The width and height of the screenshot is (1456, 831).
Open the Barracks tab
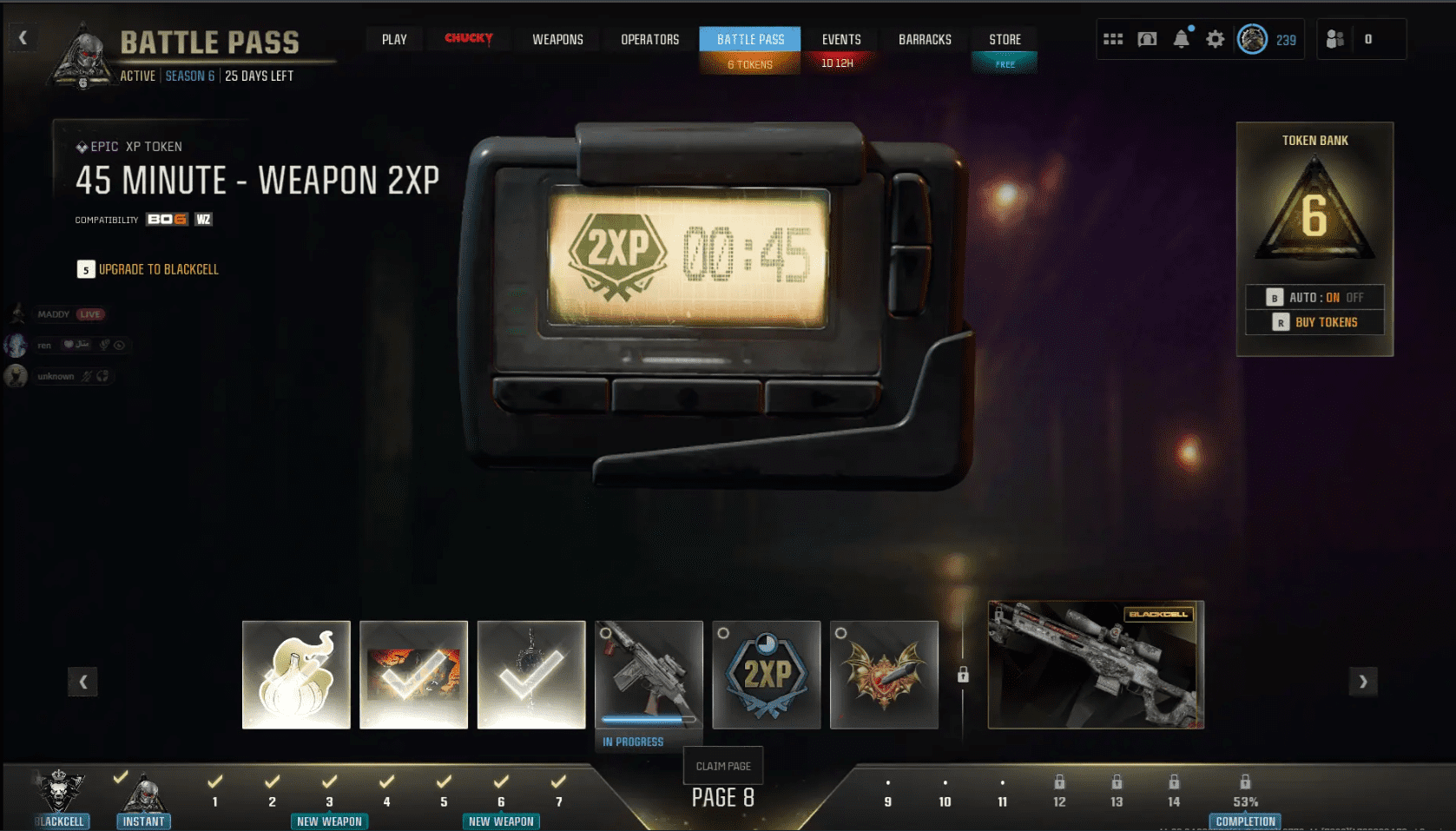925,39
